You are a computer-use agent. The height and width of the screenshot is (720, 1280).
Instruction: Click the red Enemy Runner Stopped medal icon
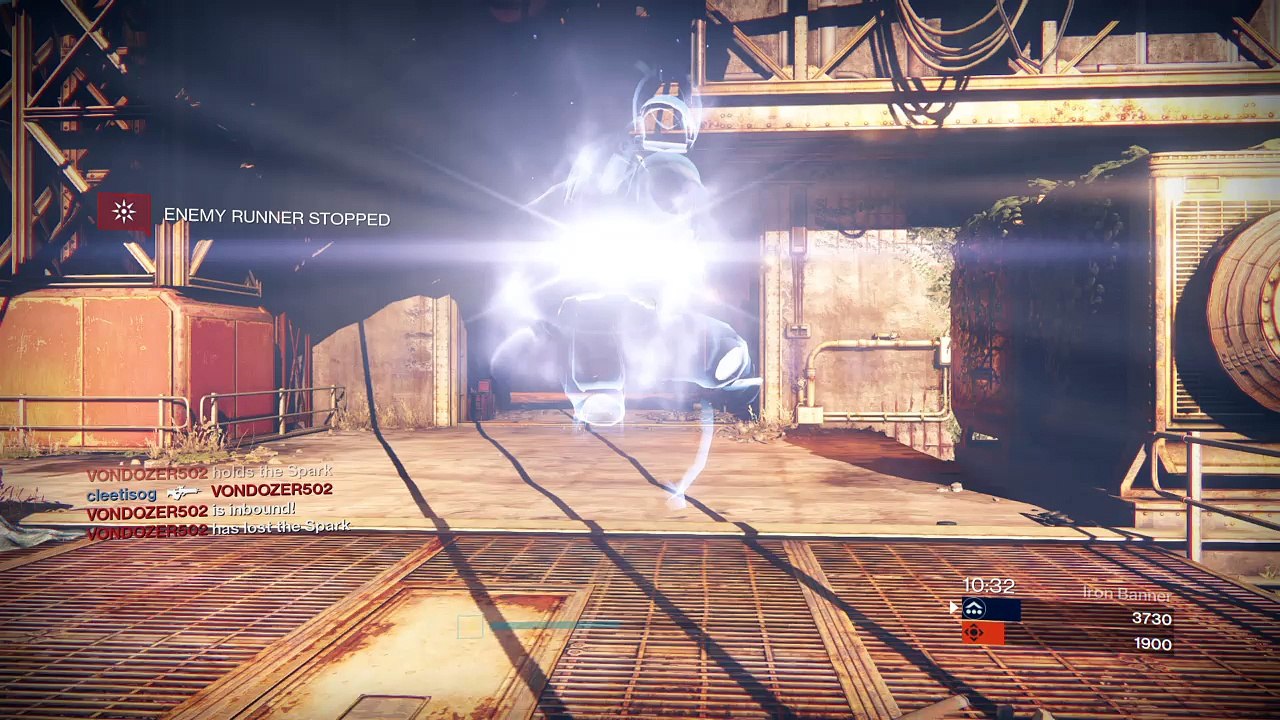(124, 212)
